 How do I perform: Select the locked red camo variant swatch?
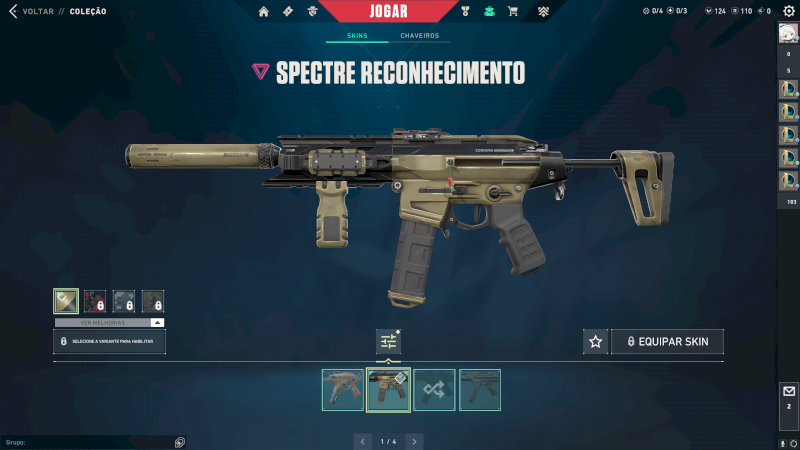pos(95,301)
